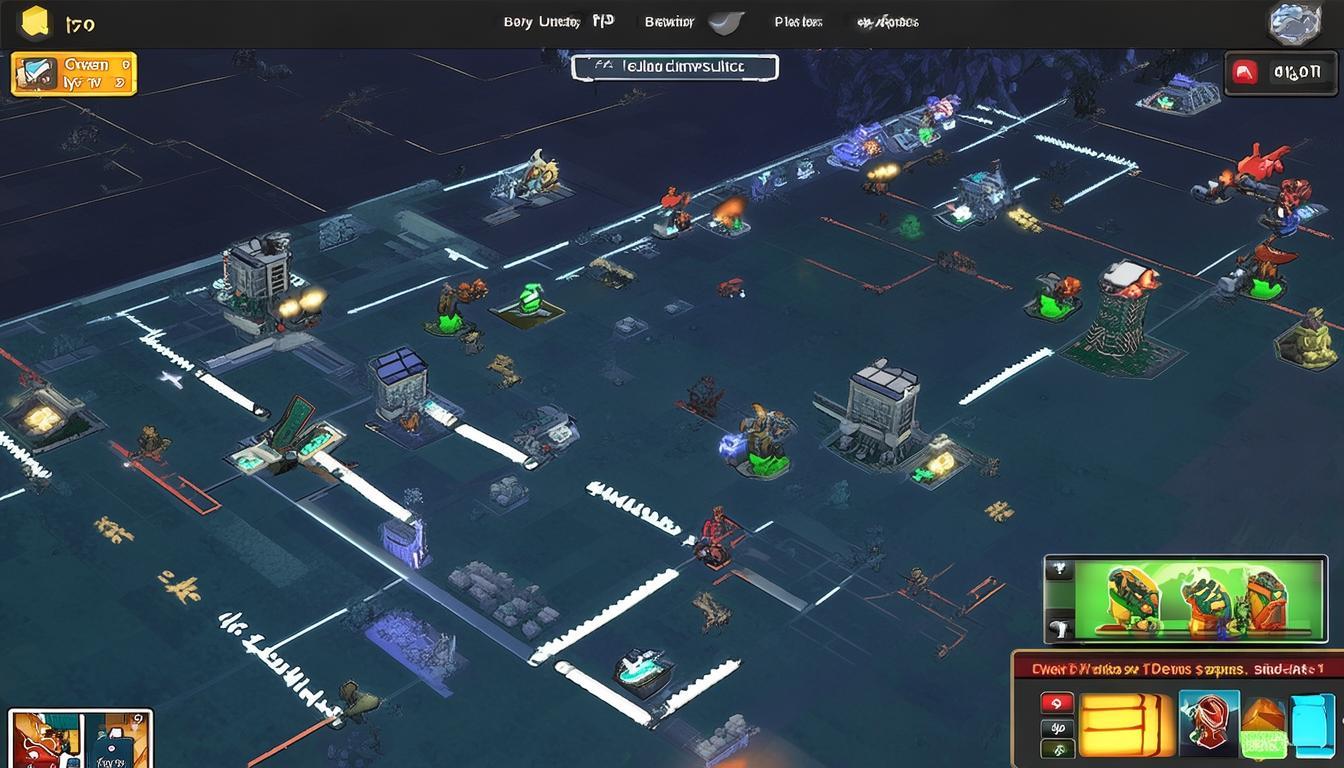This screenshot has width=1344, height=768.
Task: Click the top small icon left of unit portraits
Action: pyautogui.click(x=1058, y=571)
